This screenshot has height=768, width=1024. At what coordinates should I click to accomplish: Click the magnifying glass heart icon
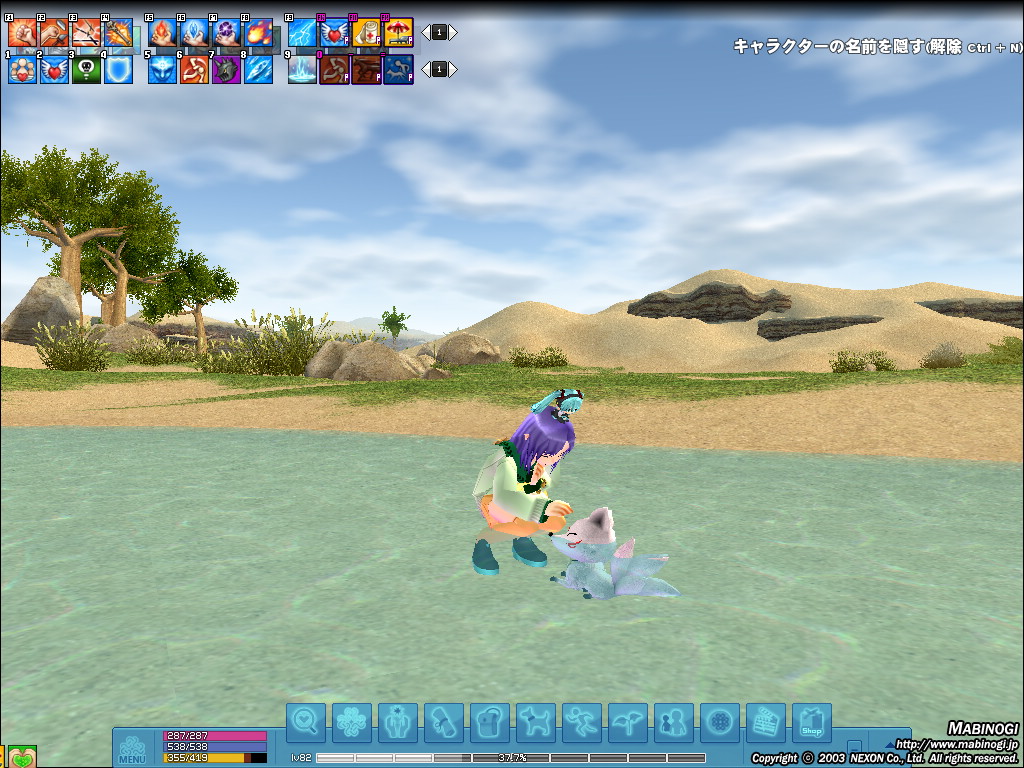305,723
